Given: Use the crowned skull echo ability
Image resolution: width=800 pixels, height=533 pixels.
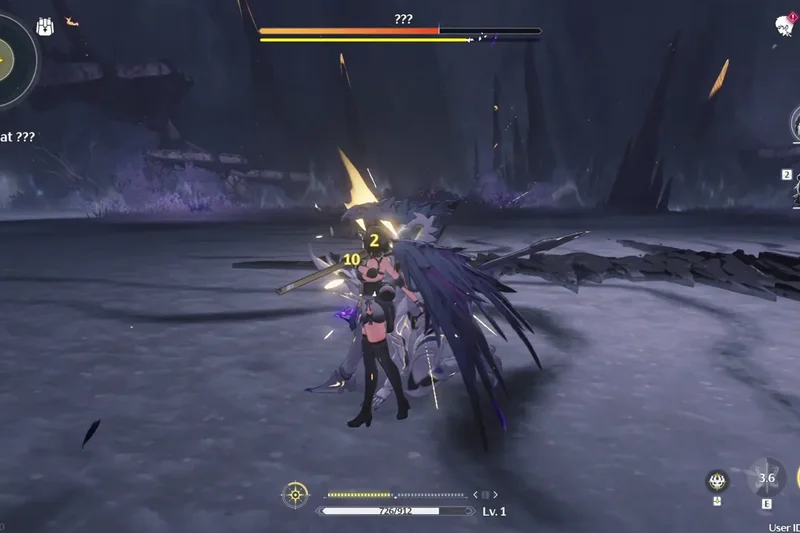Looking at the screenshot, I should pos(717,481).
